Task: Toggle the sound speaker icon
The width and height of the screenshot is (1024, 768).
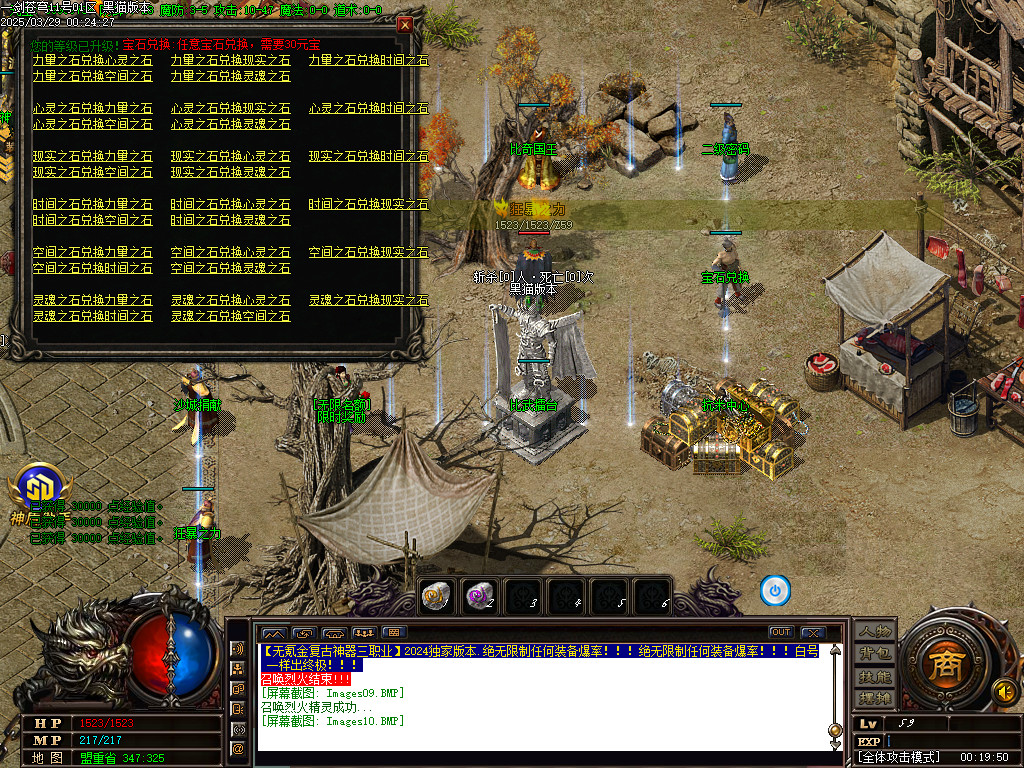Action: click(1003, 690)
